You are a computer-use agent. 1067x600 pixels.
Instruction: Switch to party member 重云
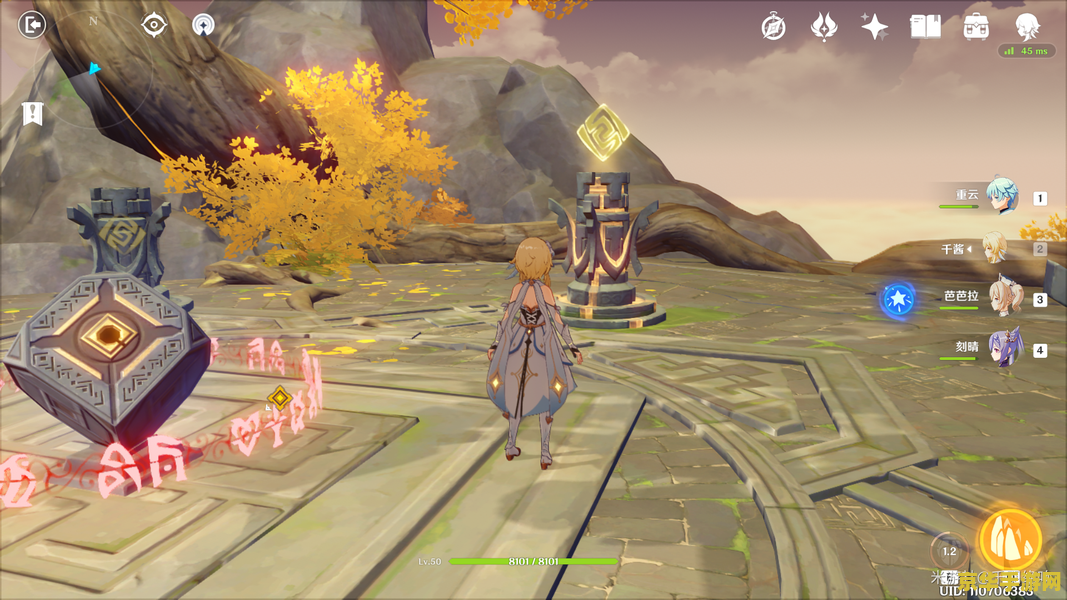pos(1000,197)
